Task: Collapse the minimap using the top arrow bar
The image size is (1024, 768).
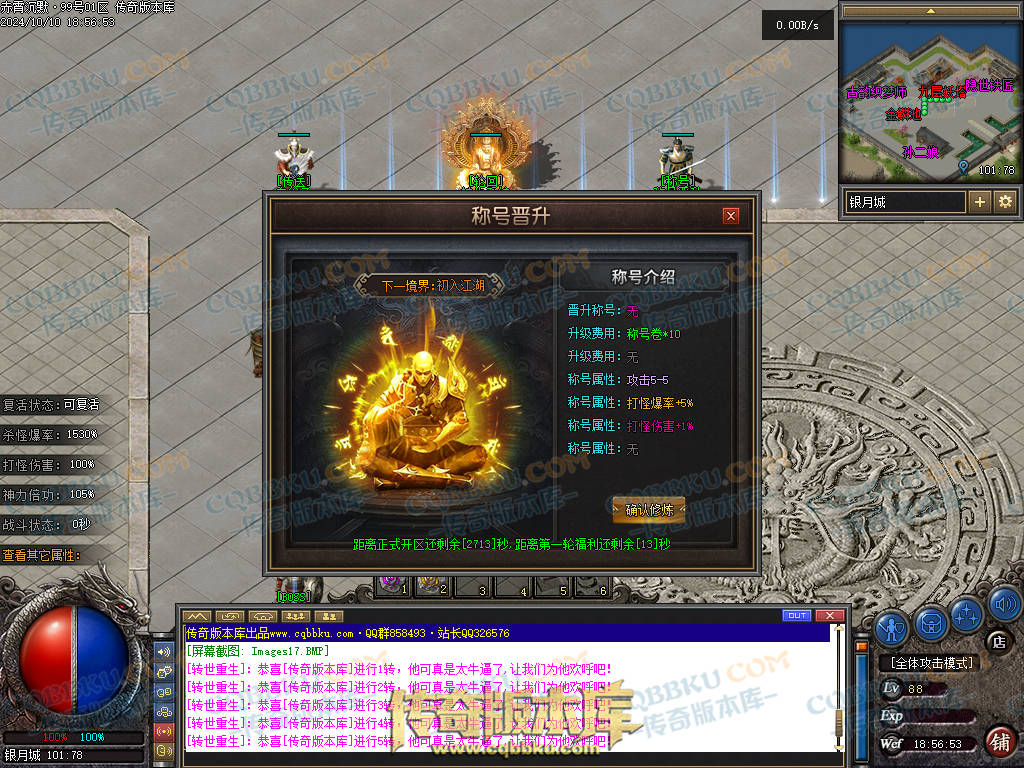Action: coord(930,10)
